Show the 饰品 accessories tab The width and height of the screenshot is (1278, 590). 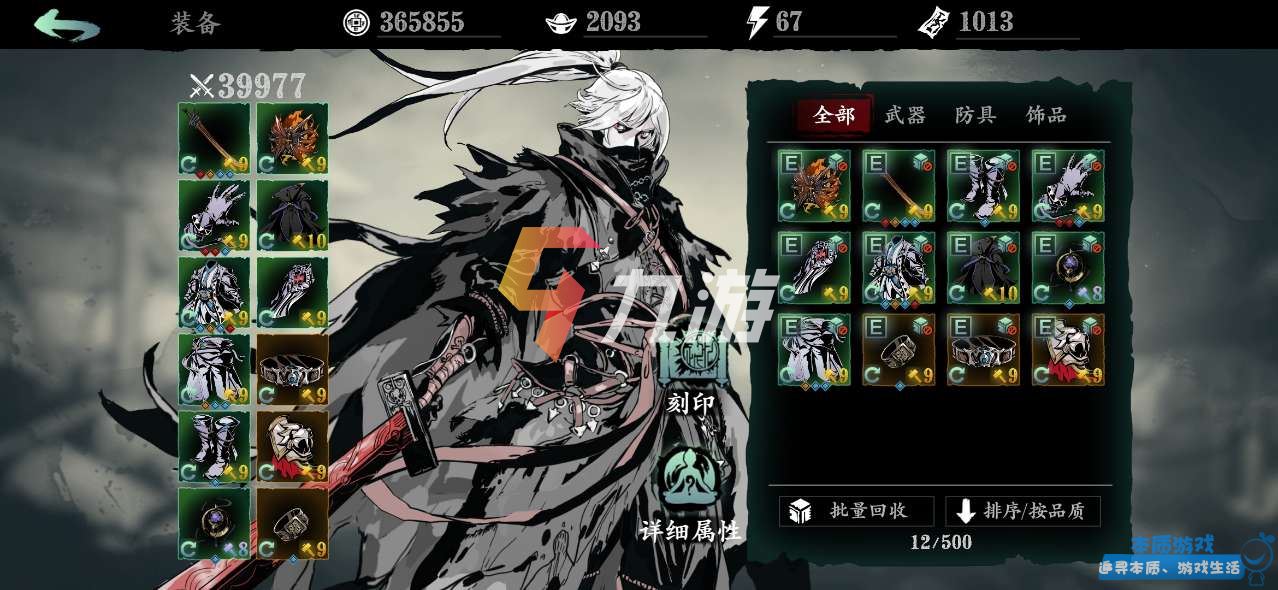point(1046,116)
